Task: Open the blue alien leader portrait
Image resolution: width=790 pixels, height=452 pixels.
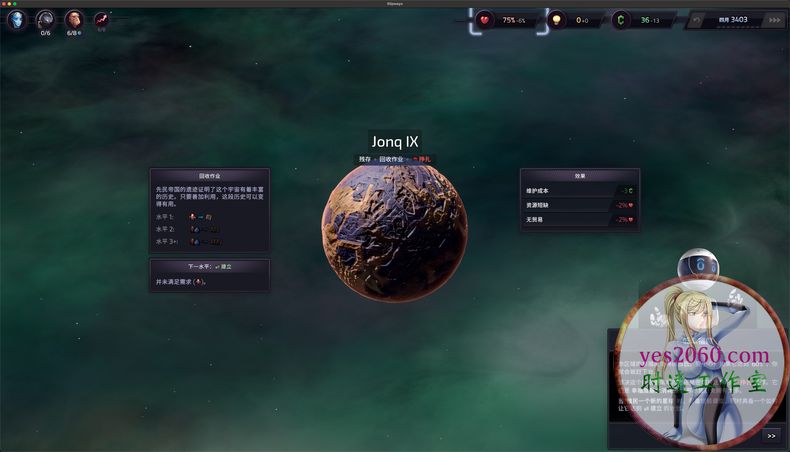Action: (16, 18)
